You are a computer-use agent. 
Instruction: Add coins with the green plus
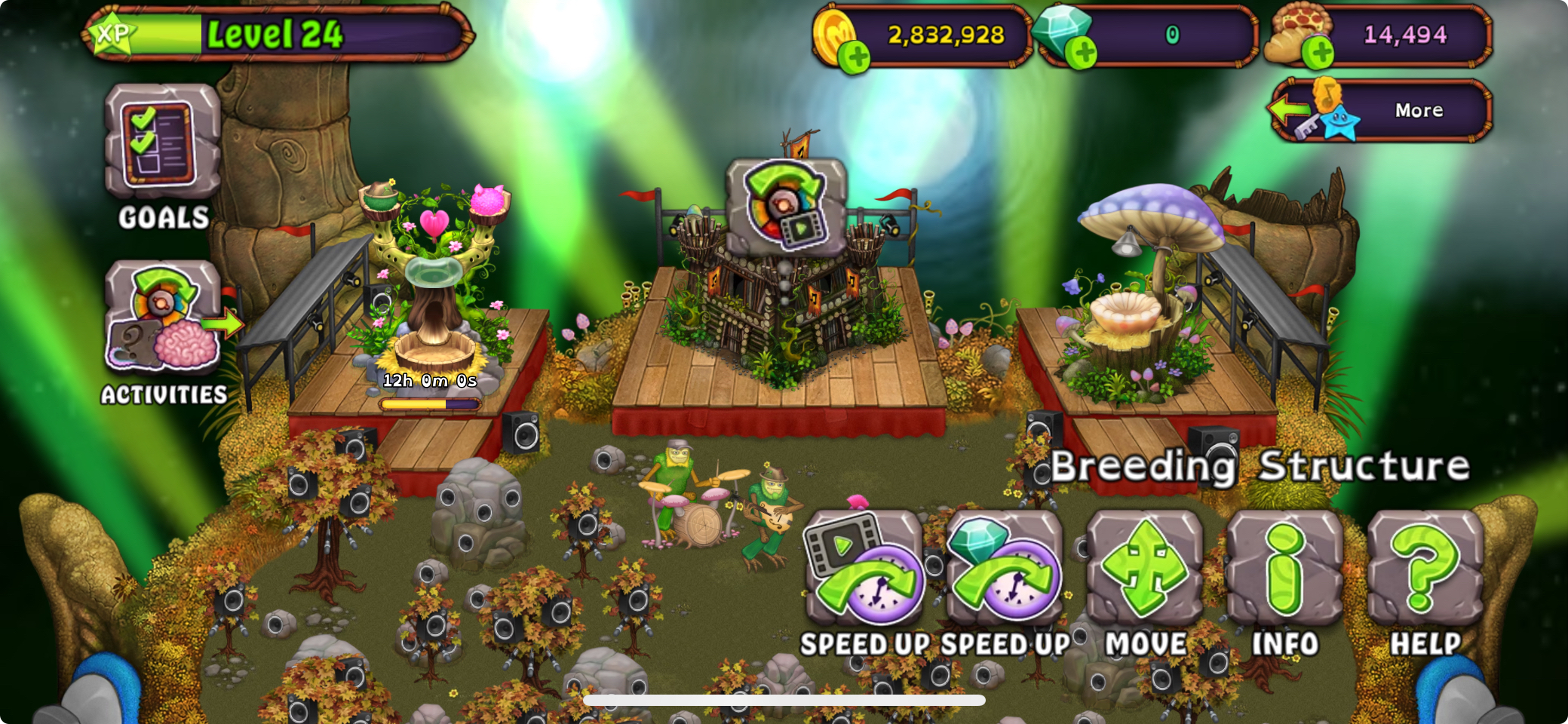(x=855, y=56)
